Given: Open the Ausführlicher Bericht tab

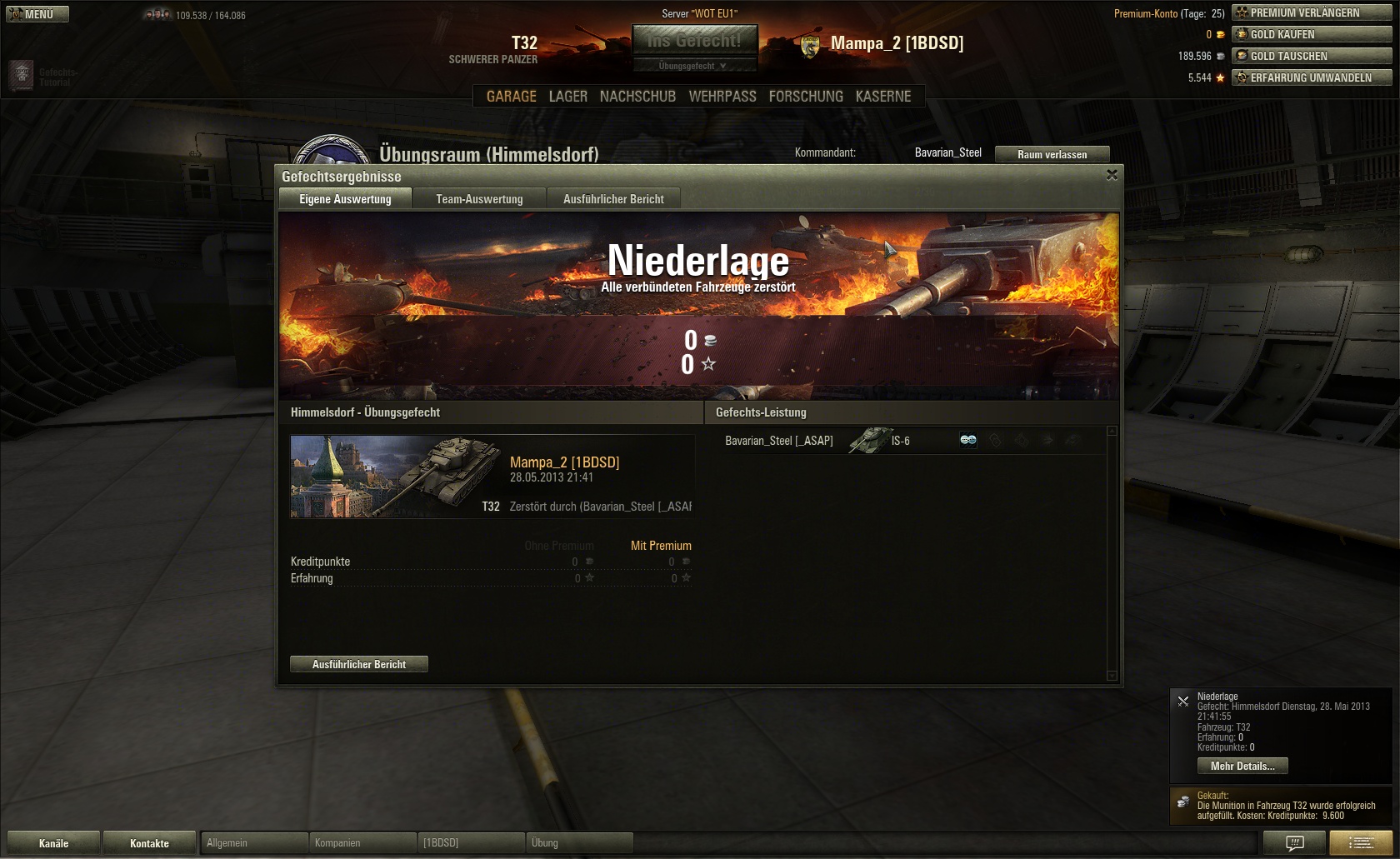Looking at the screenshot, I should (613, 199).
